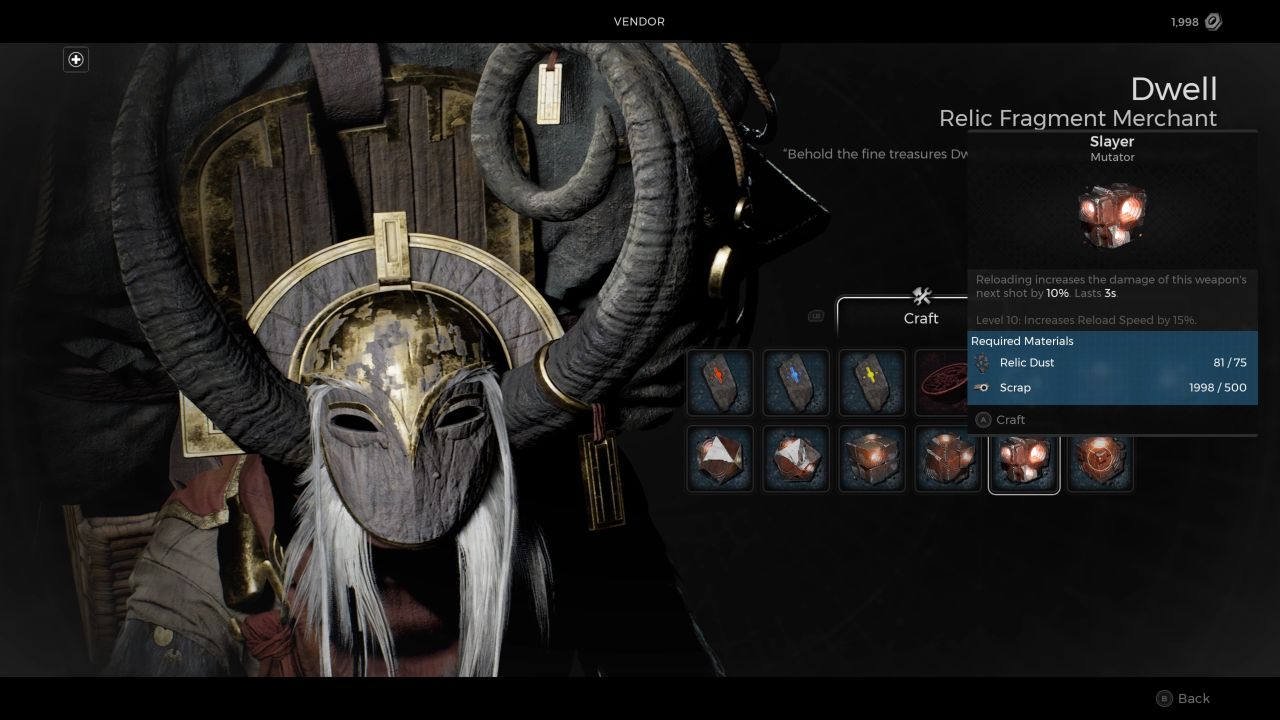Click the Relic Dust pile item icon
Viewport: 1280px width, 720px height.
click(x=945, y=382)
